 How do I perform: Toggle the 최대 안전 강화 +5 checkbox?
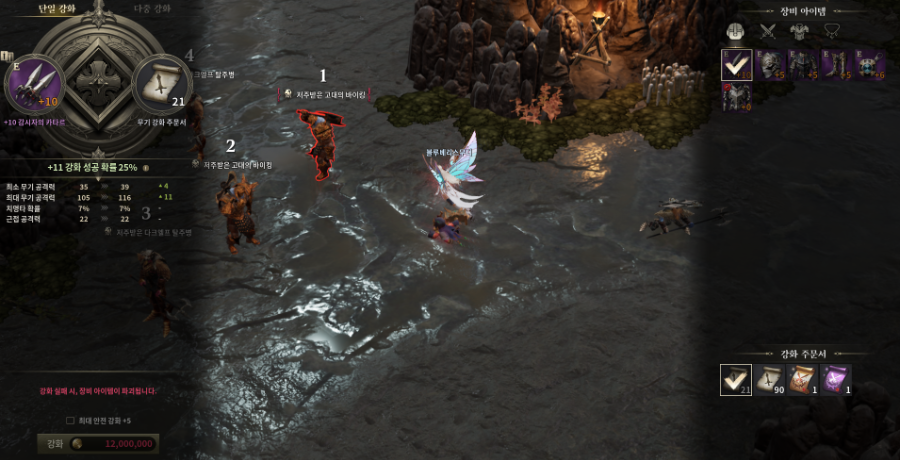click(x=70, y=420)
